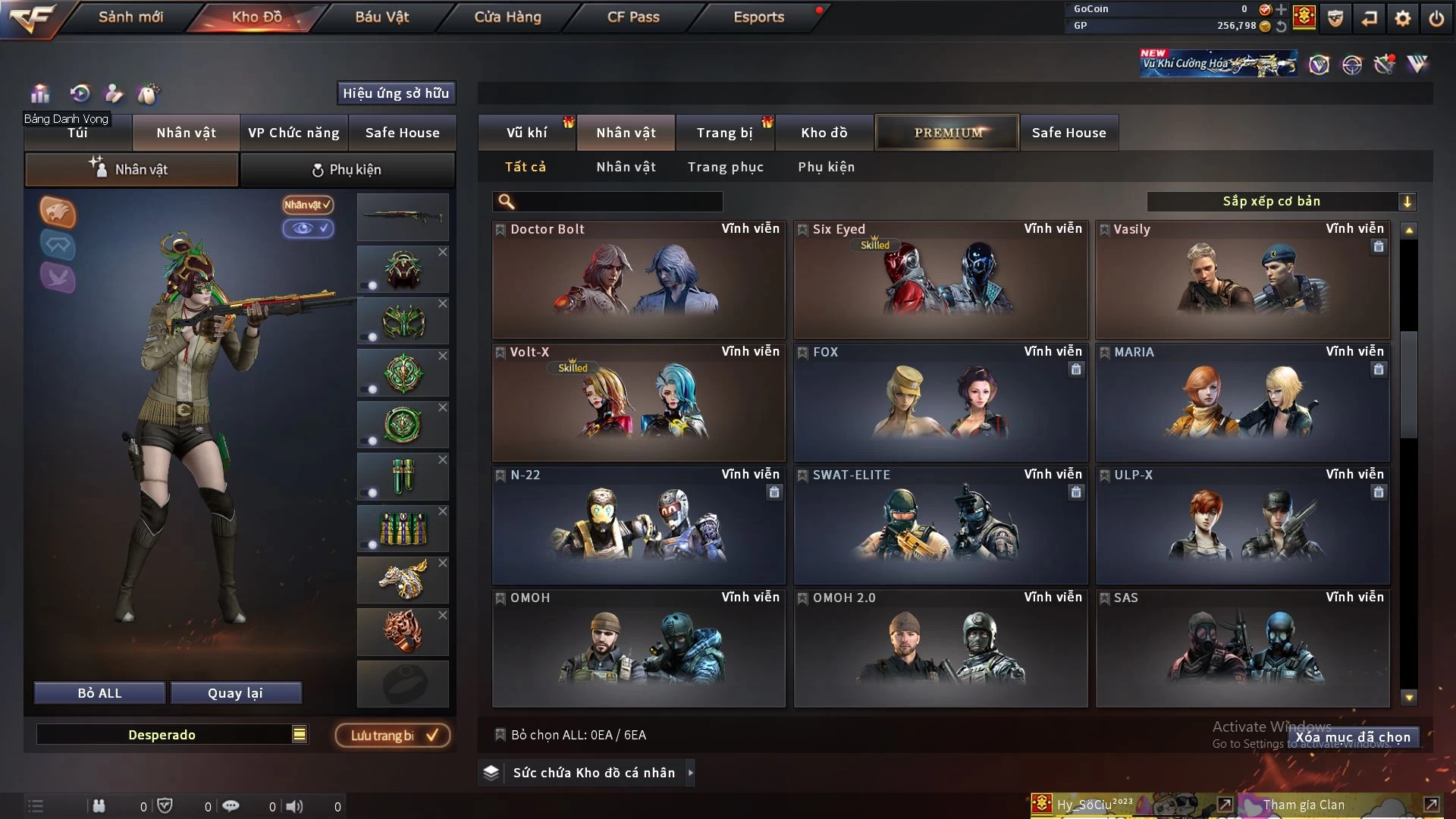Select the PREMIUM inventory tab

point(948,133)
